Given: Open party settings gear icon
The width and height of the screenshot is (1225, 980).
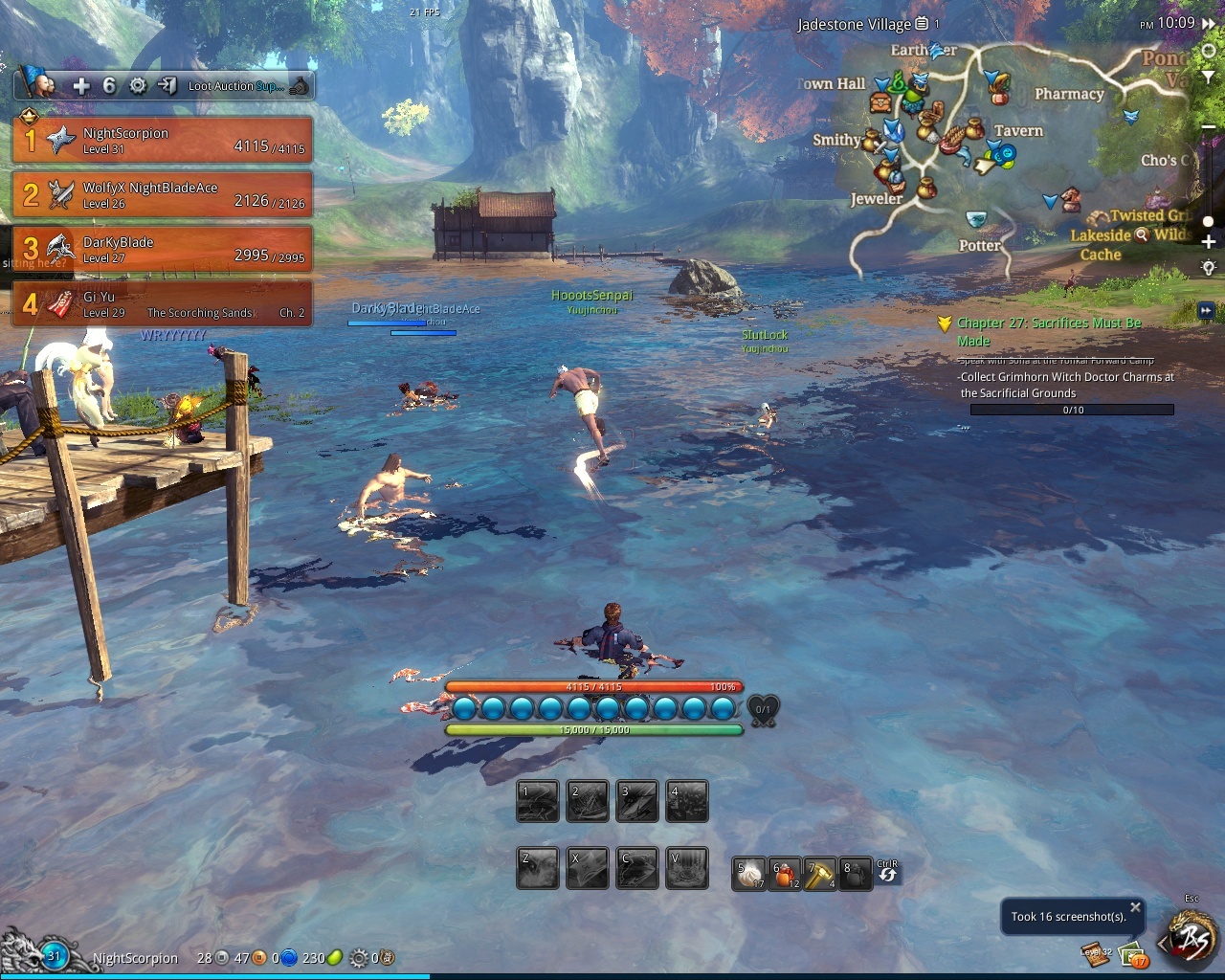Looking at the screenshot, I should click(138, 86).
